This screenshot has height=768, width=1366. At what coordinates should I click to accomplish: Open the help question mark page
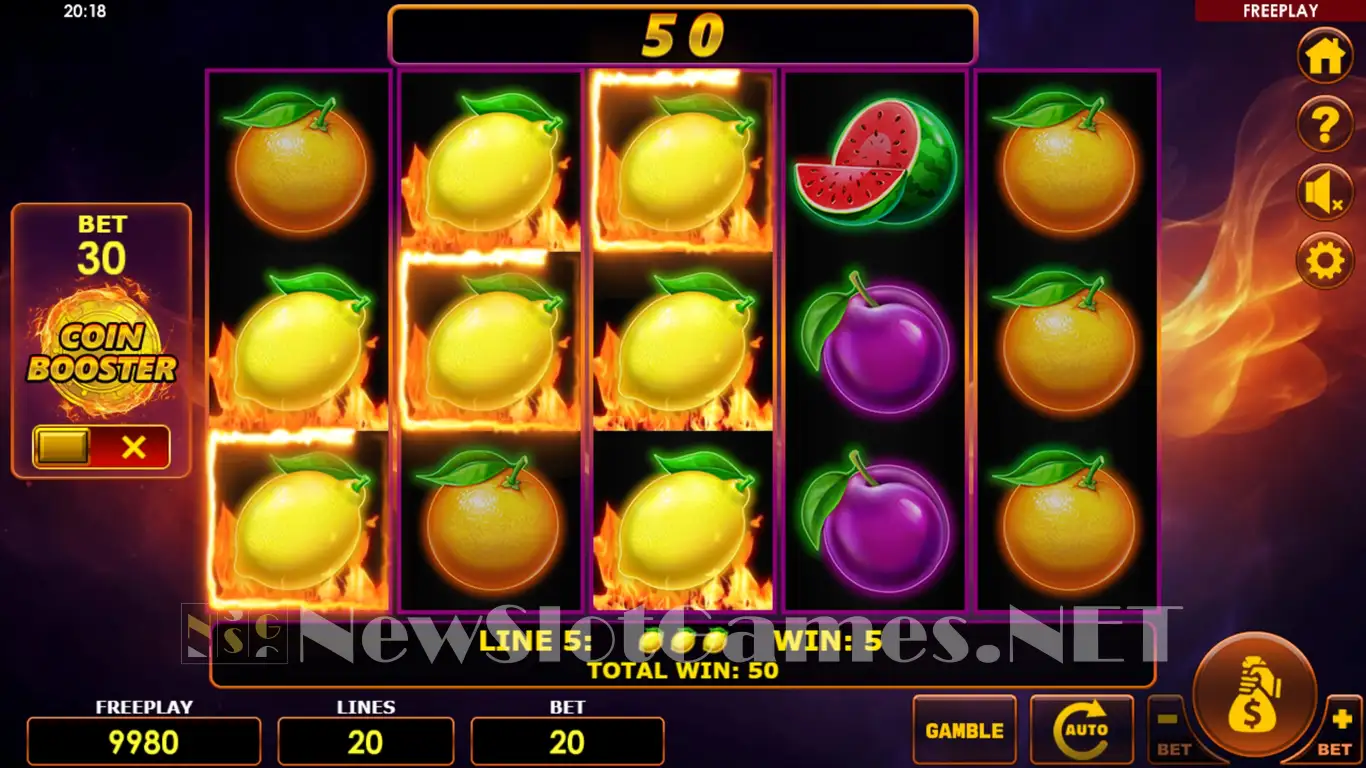(1325, 125)
